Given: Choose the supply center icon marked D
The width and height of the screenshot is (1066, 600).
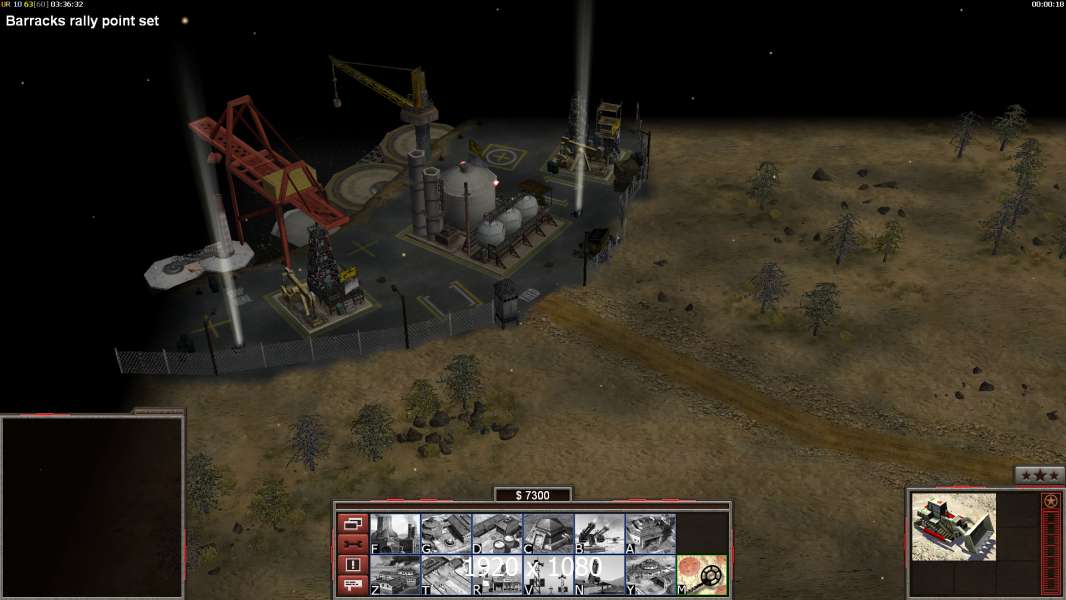Looking at the screenshot, I should click(497, 534).
